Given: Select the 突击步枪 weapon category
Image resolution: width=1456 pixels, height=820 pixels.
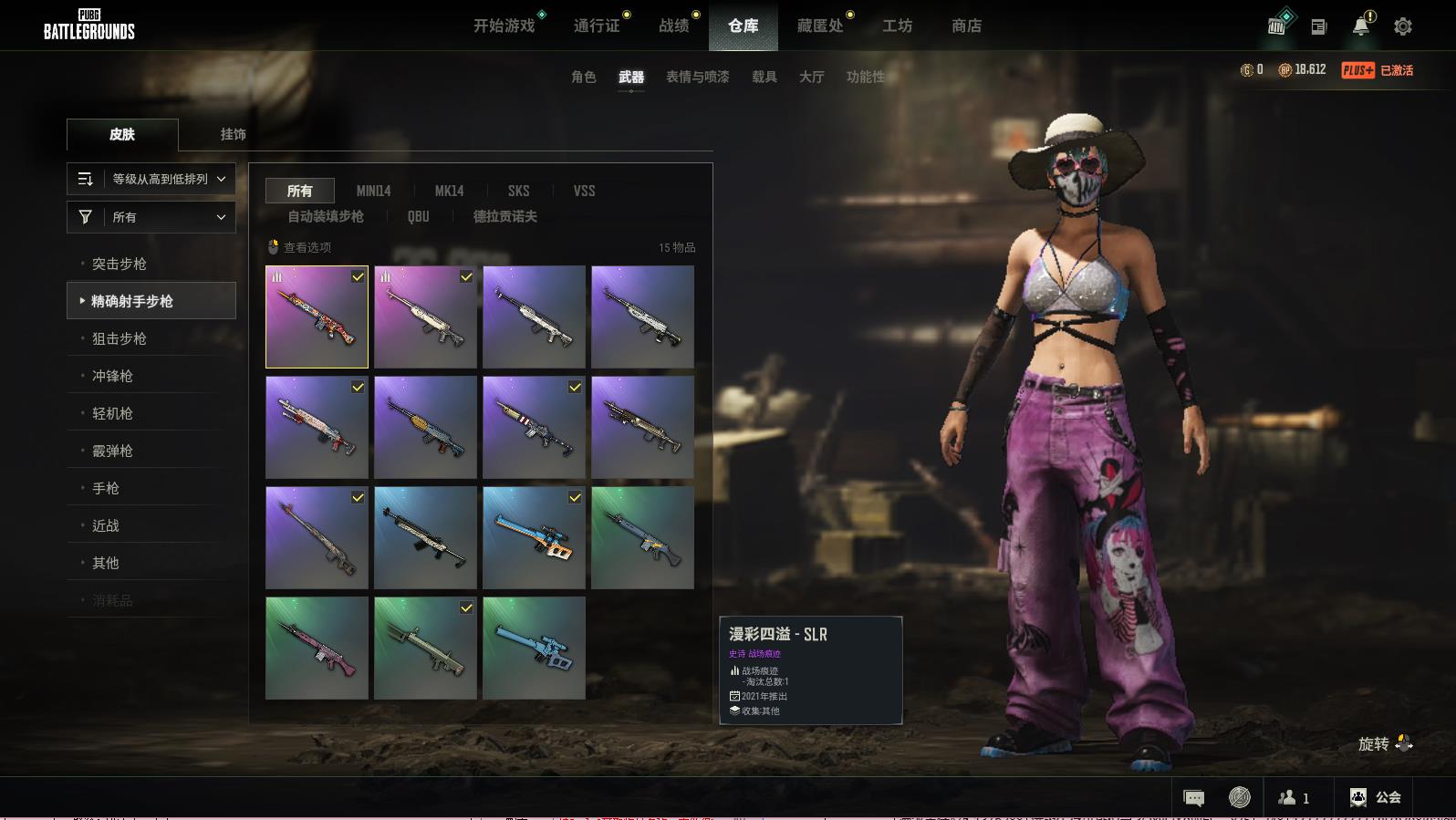Looking at the screenshot, I should [x=119, y=264].
